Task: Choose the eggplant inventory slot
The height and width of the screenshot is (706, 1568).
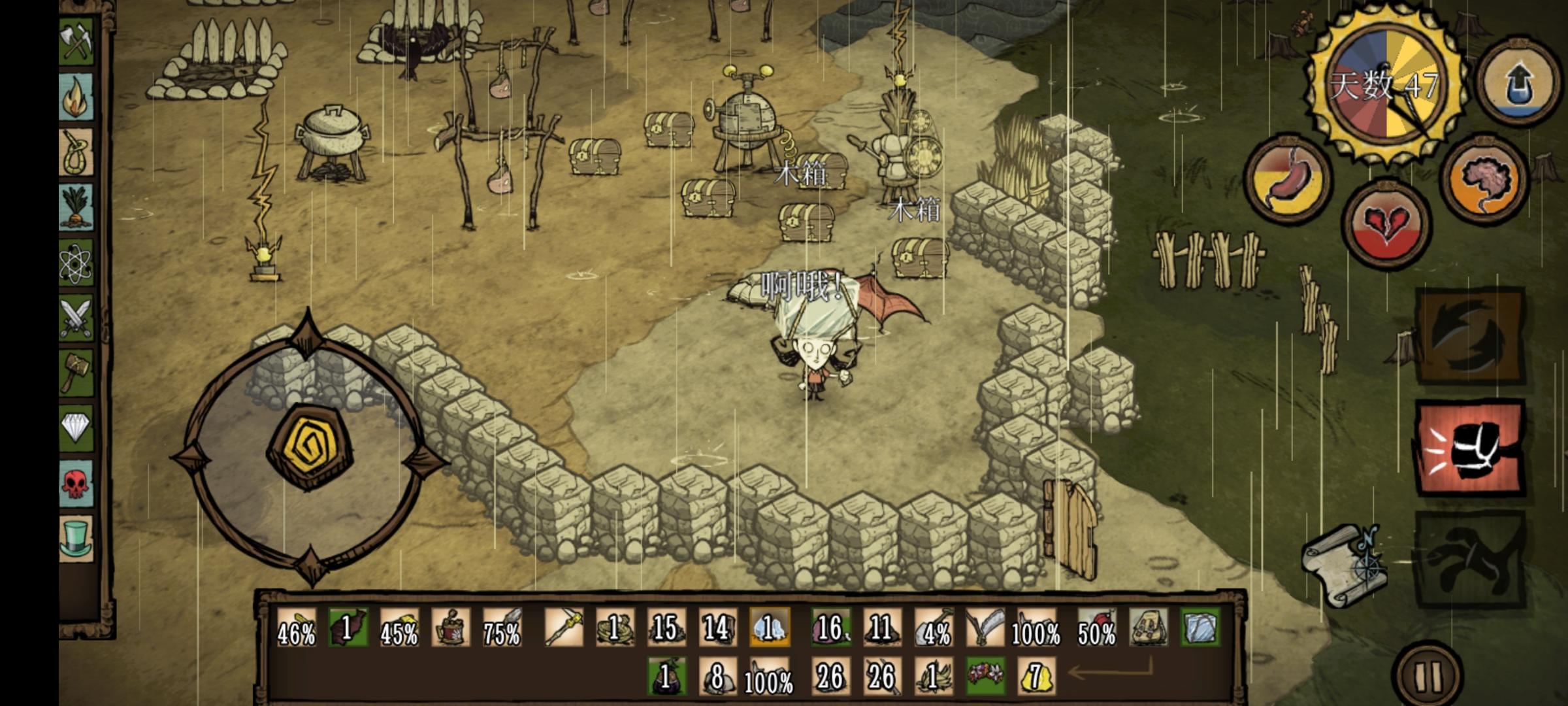Action: click(x=666, y=676)
